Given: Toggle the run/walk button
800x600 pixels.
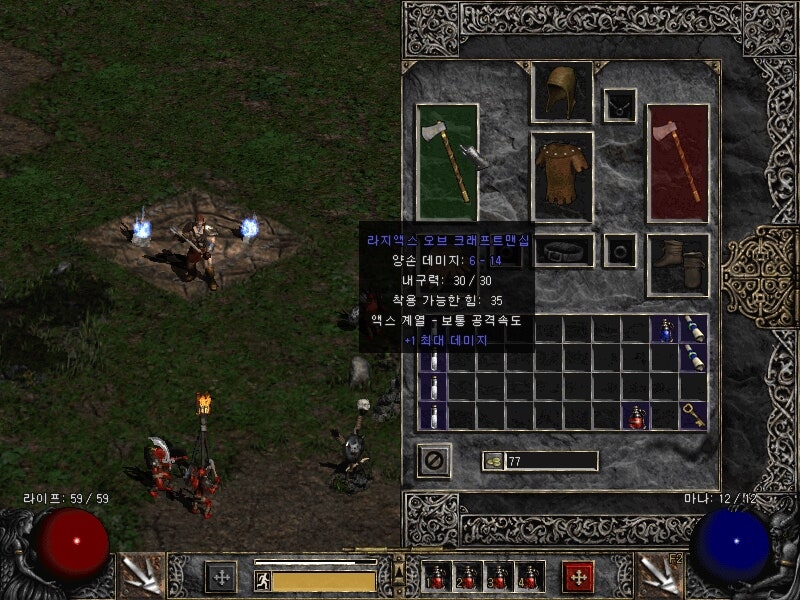Looking at the screenshot, I should click(263, 580).
